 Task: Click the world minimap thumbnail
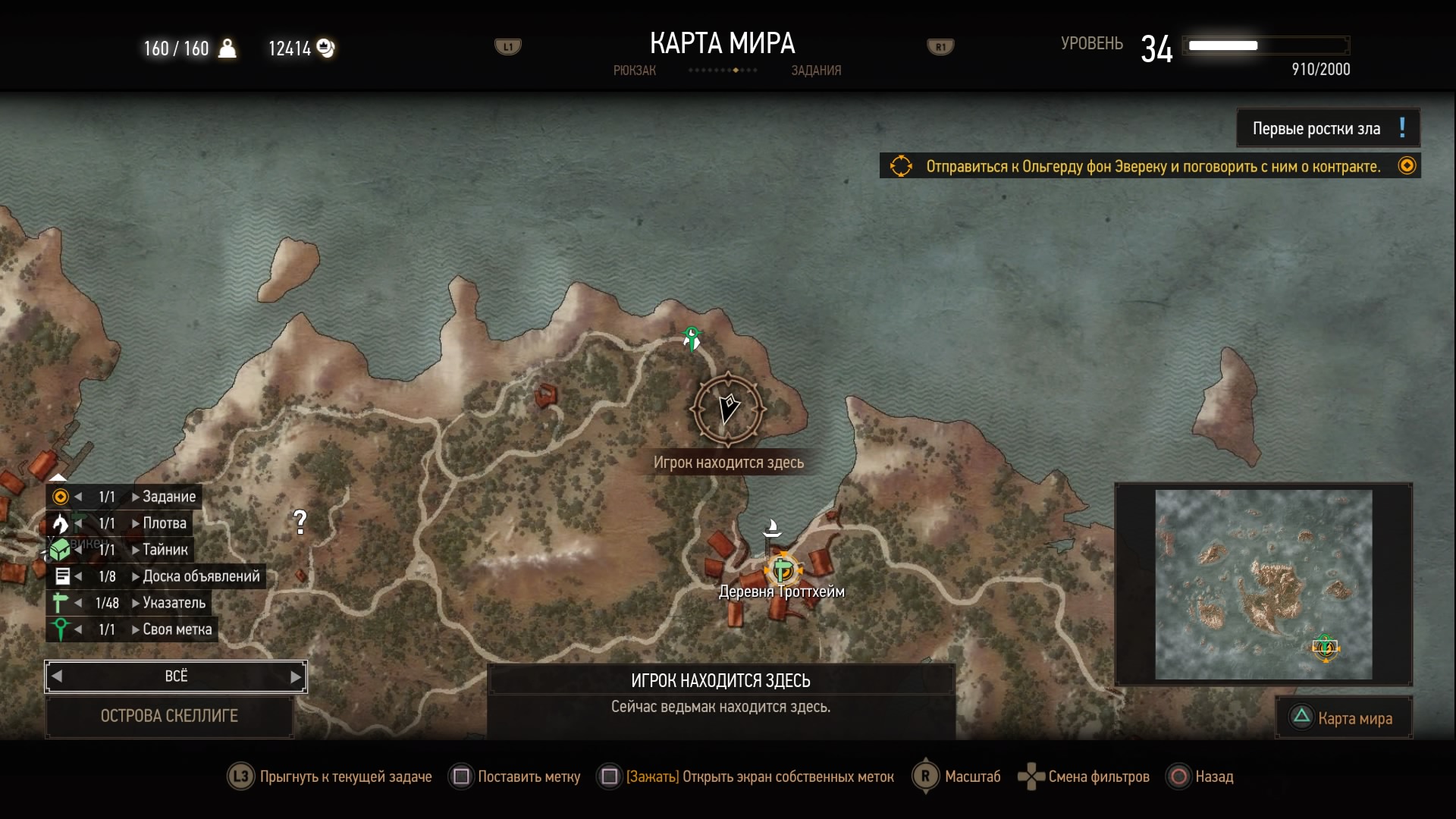[x=1263, y=584]
